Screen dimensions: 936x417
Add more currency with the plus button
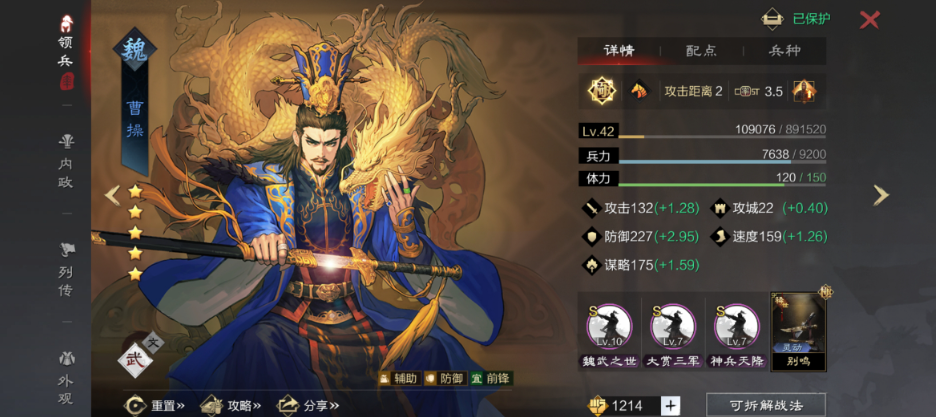point(670,405)
